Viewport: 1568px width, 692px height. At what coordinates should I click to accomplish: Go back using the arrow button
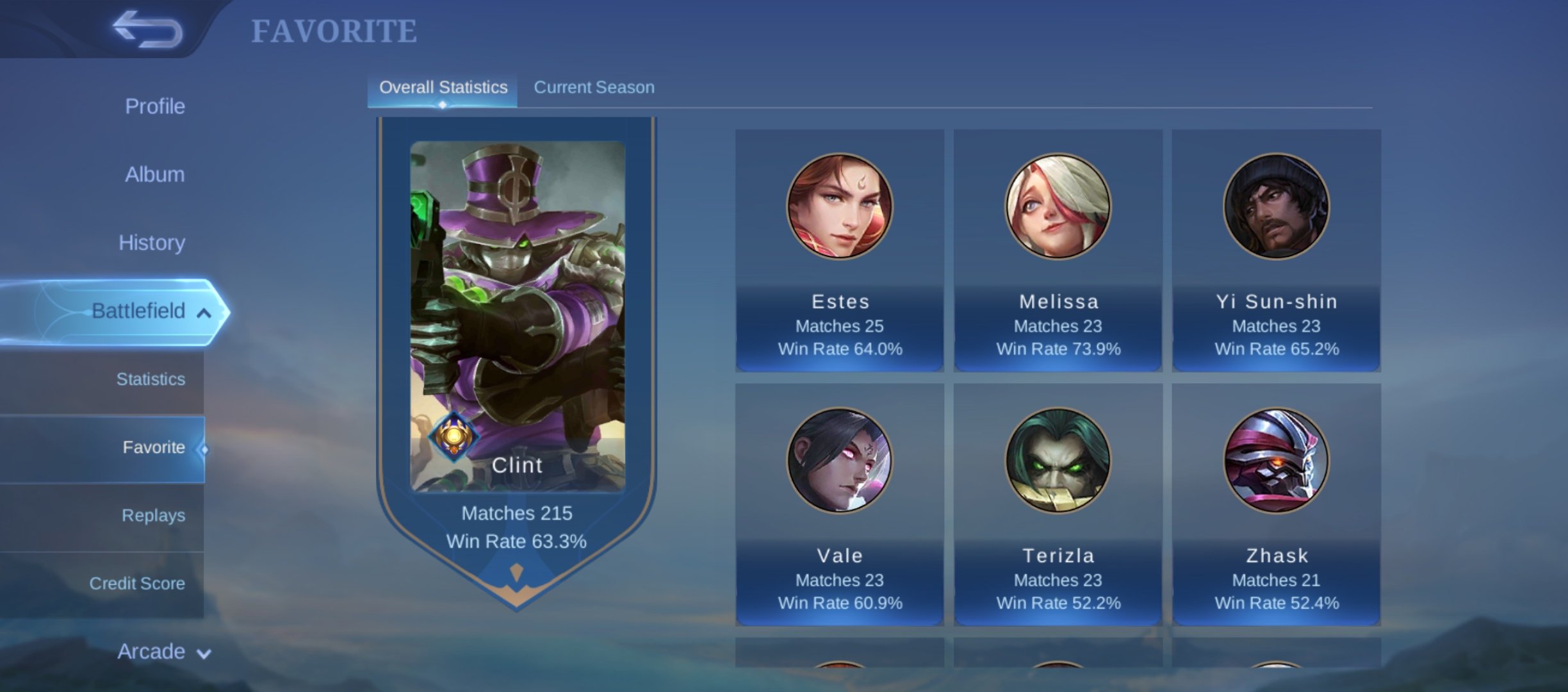coord(147,29)
